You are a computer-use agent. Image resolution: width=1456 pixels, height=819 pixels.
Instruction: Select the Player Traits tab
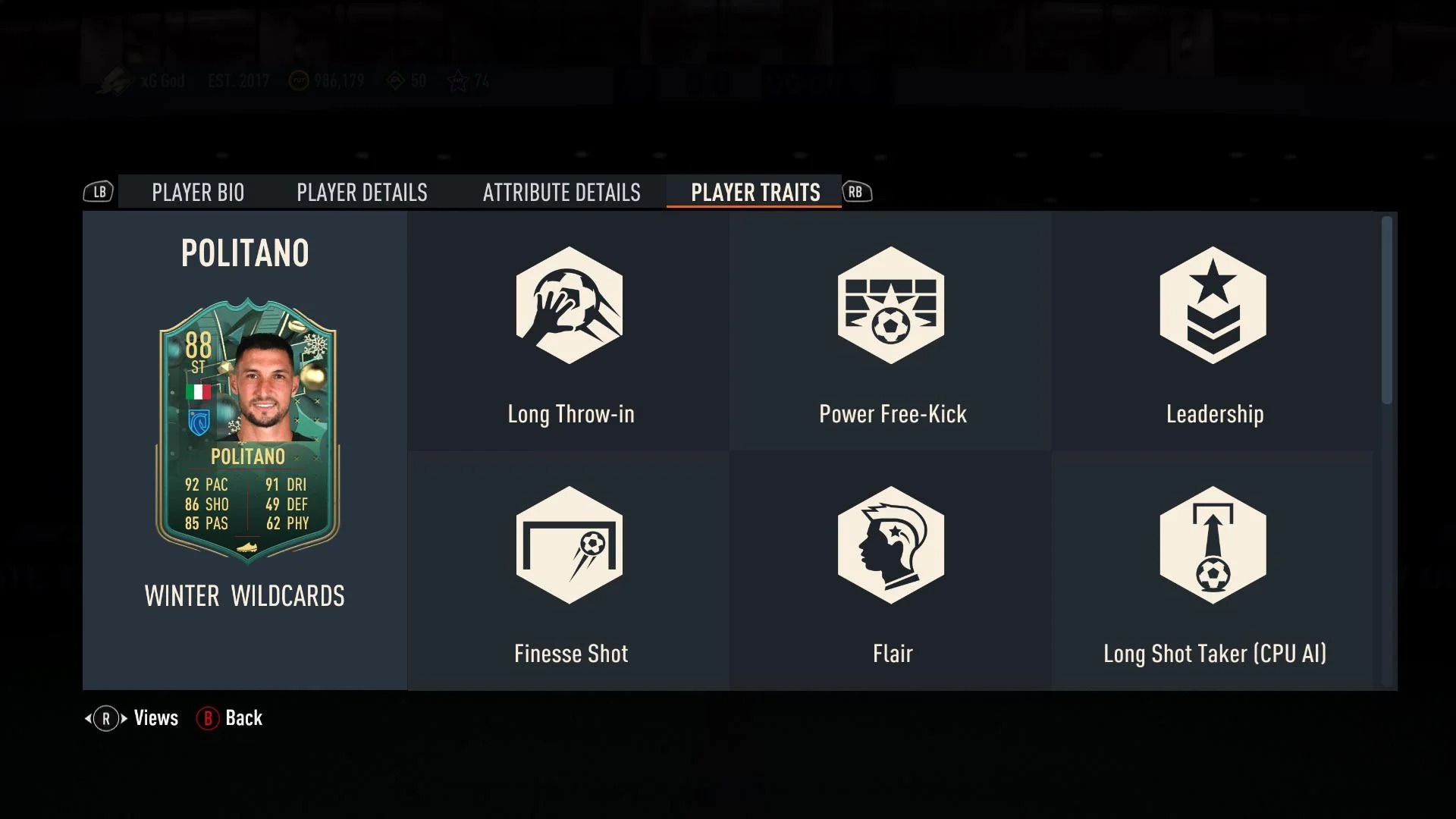pos(755,193)
